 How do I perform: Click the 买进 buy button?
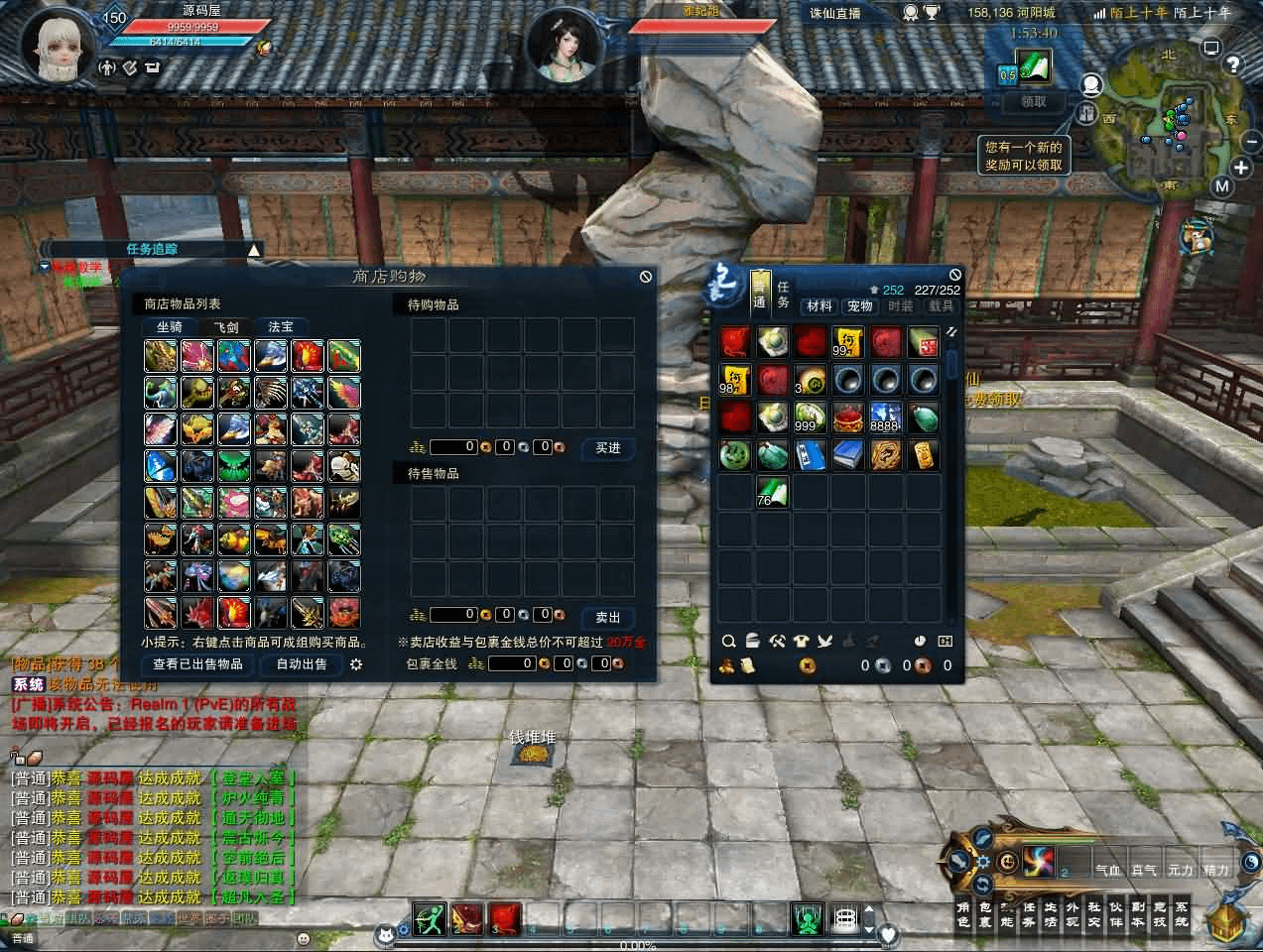(x=607, y=448)
